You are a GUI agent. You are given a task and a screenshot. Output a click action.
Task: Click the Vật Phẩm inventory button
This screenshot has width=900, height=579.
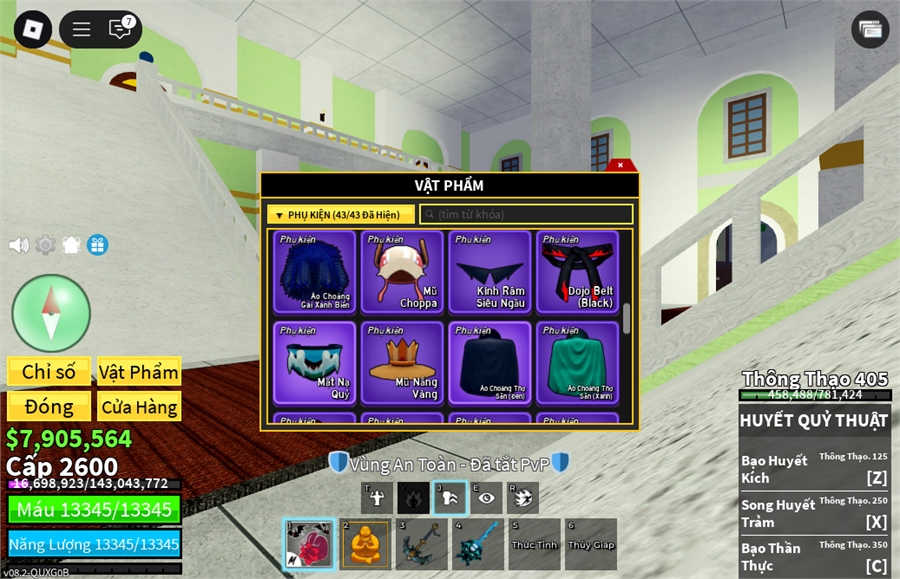(139, 372)
